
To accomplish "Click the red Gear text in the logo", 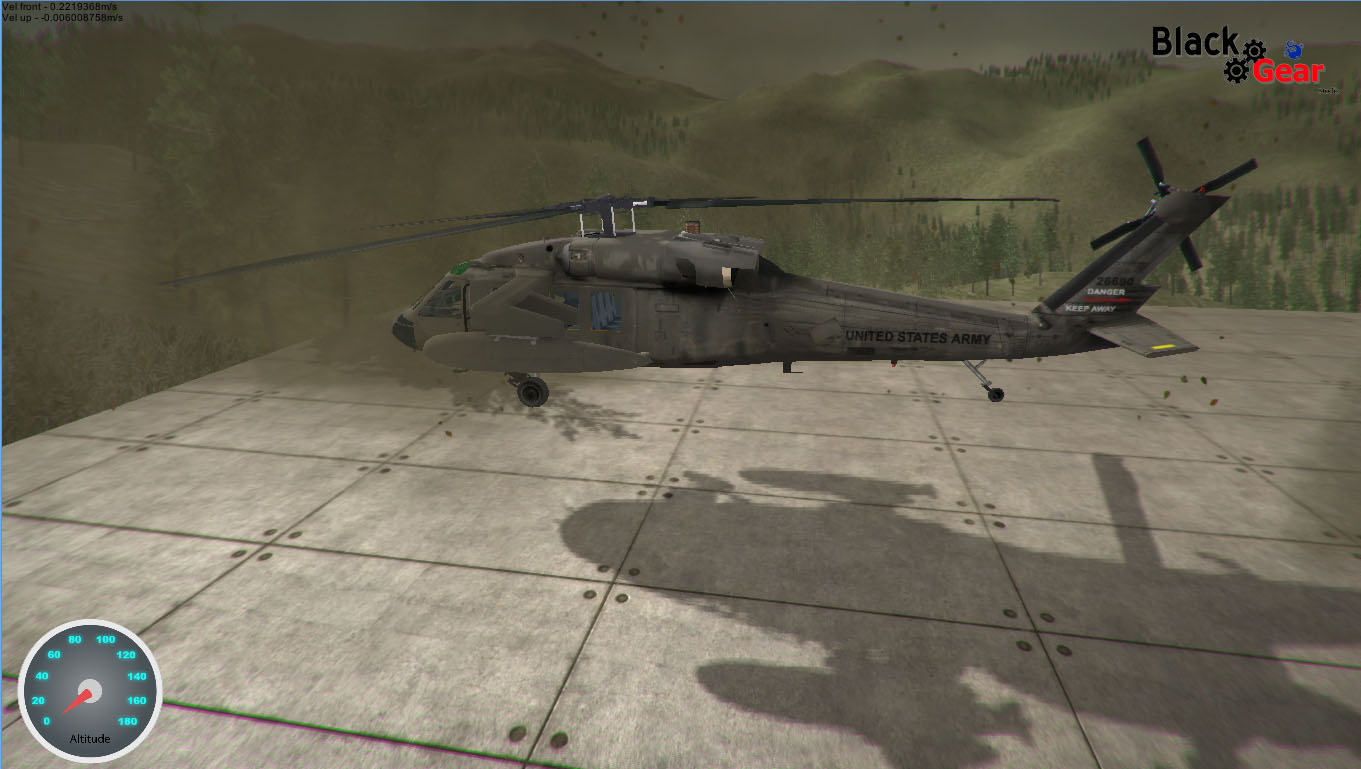I will tap(1289, 70).
